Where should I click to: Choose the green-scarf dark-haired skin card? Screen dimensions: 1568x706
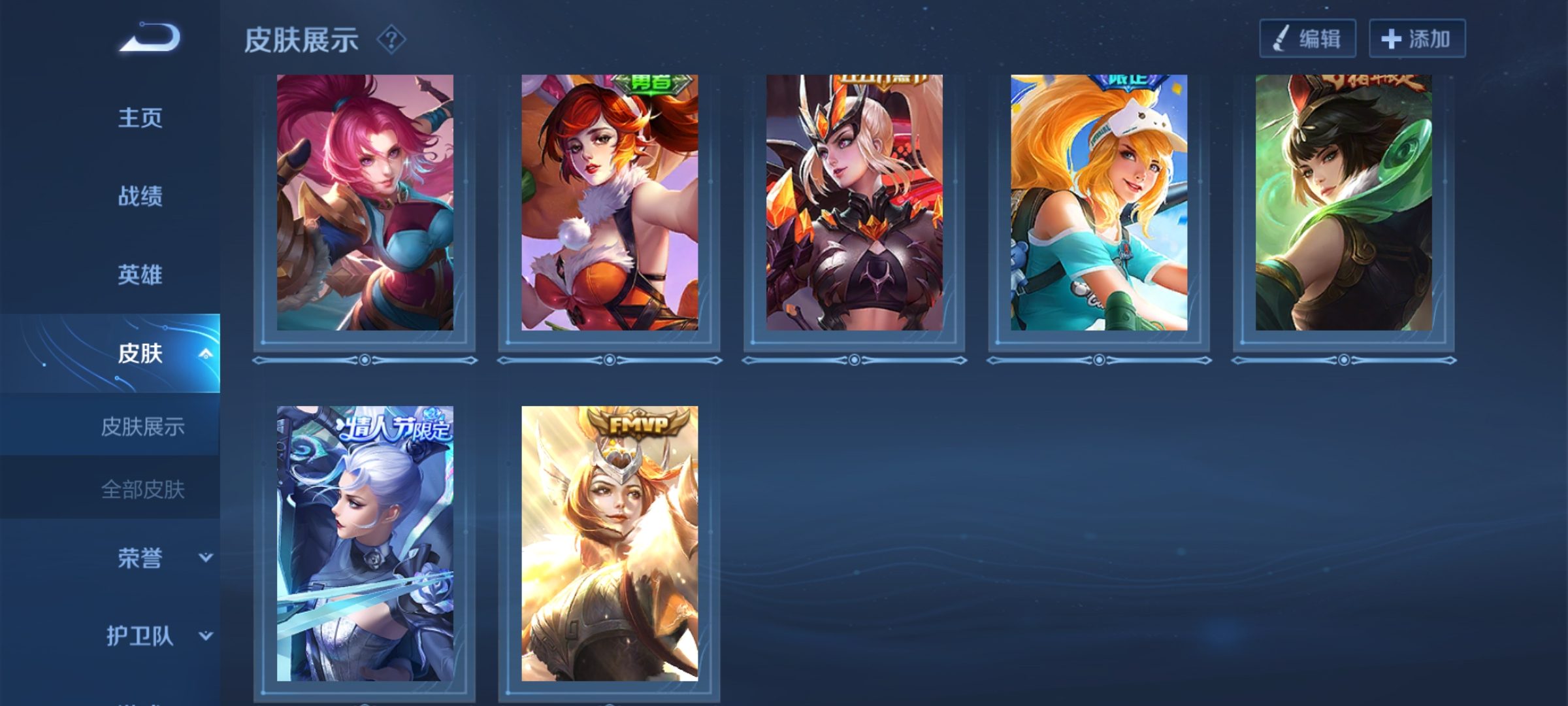[x=1343, y=203]
